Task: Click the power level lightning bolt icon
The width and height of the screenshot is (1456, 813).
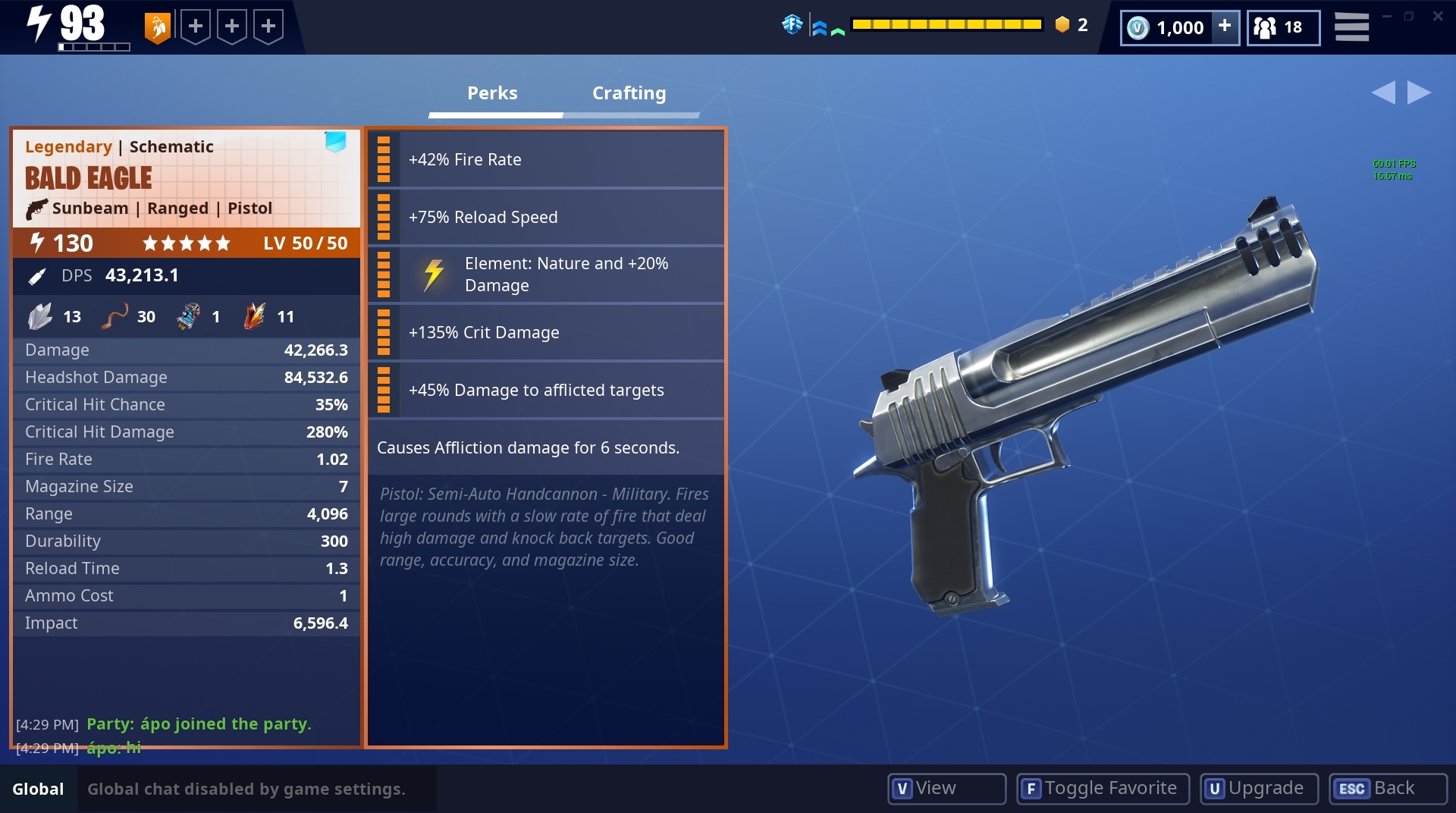Action: [38, 243]
